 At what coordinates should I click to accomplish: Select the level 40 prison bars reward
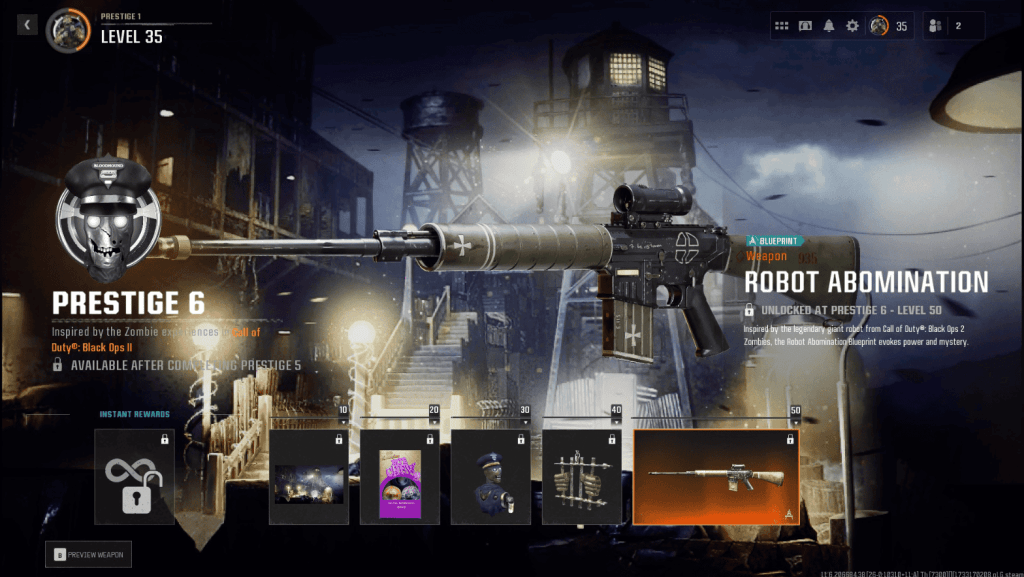581,477
